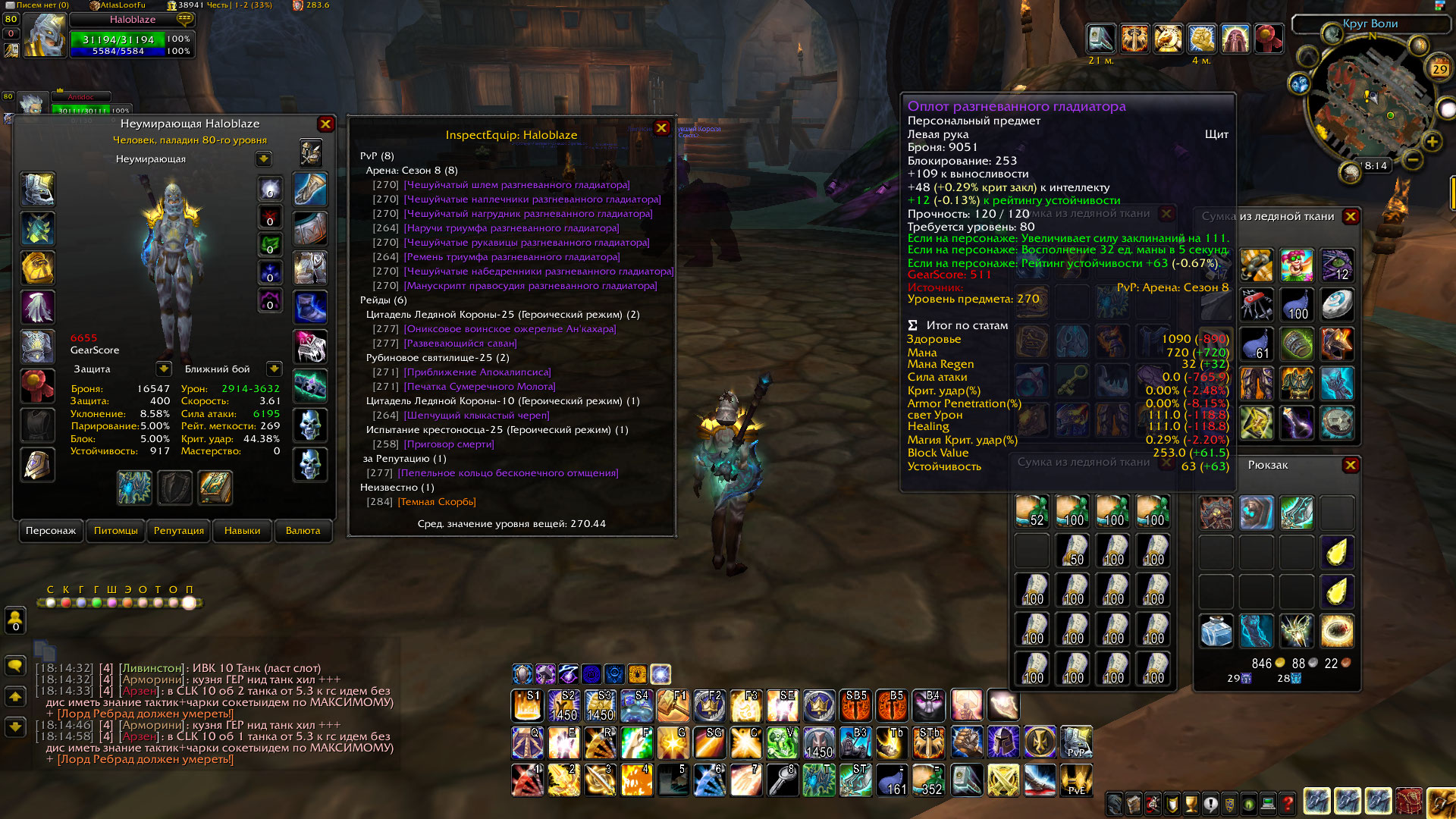
Task: Click the Haloblaze player portrait frame
Action: pos(45,36)
